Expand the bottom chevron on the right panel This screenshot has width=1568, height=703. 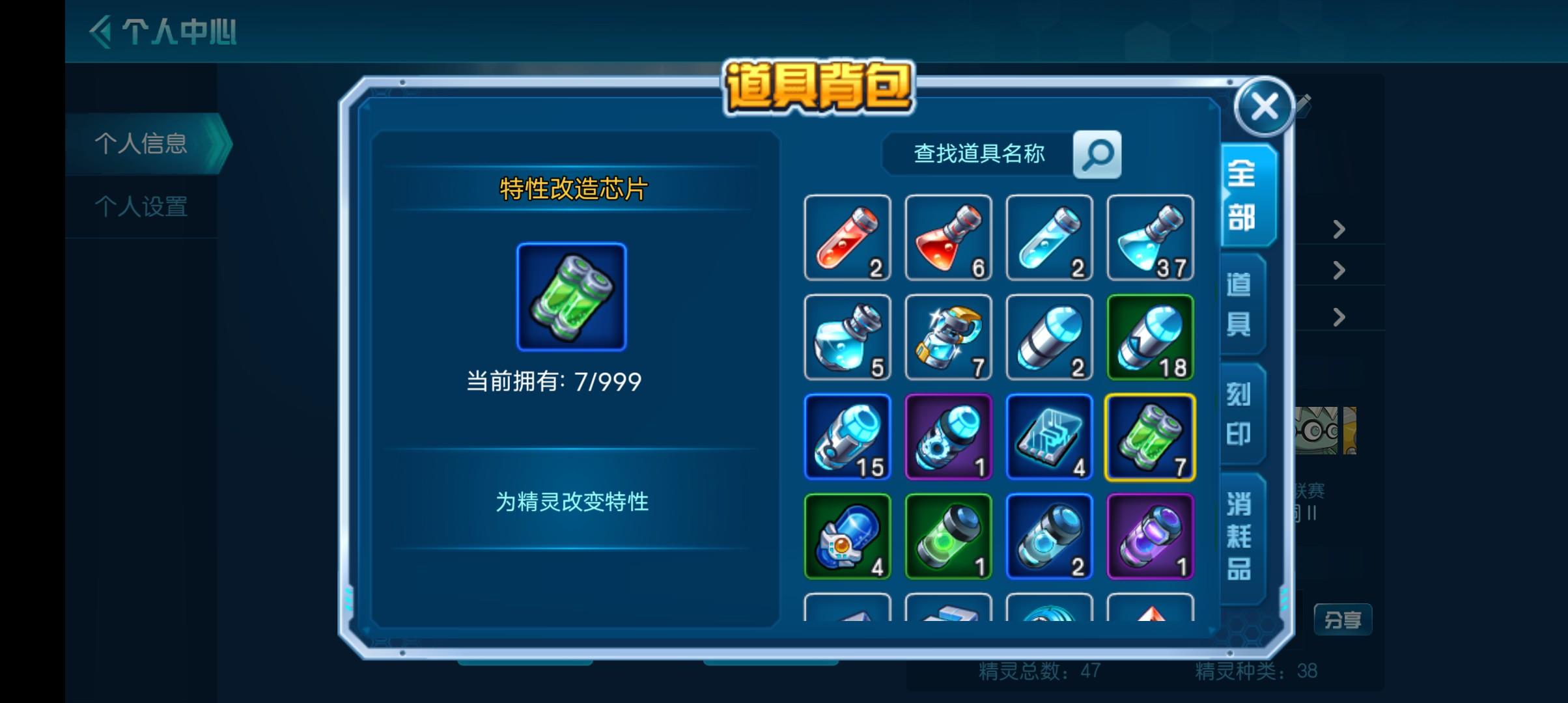point(1338,318)
